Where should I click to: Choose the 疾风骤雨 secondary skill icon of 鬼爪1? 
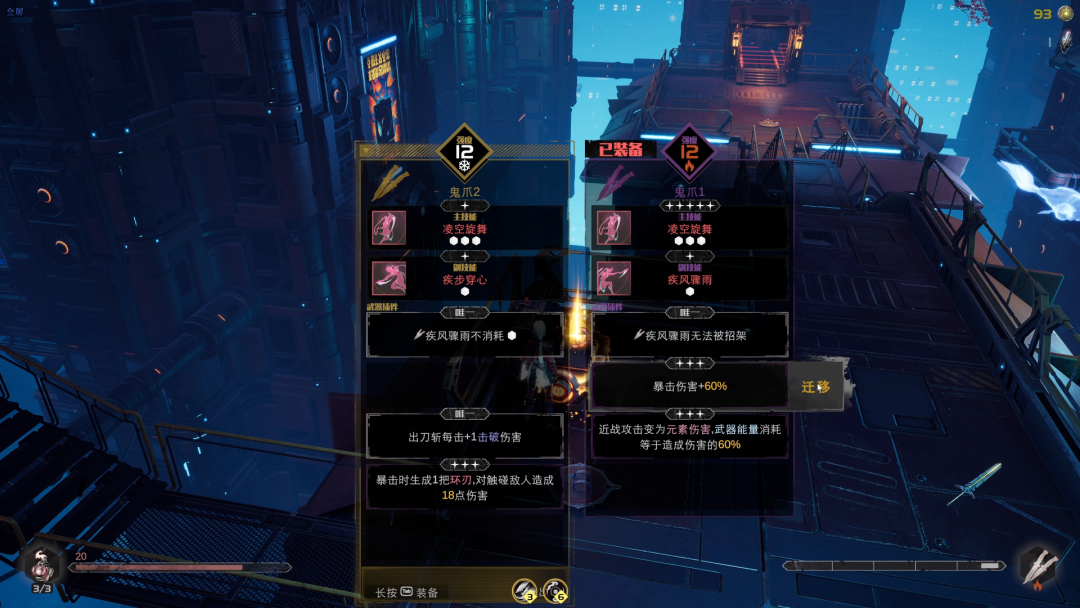click(x=613, y=278)
